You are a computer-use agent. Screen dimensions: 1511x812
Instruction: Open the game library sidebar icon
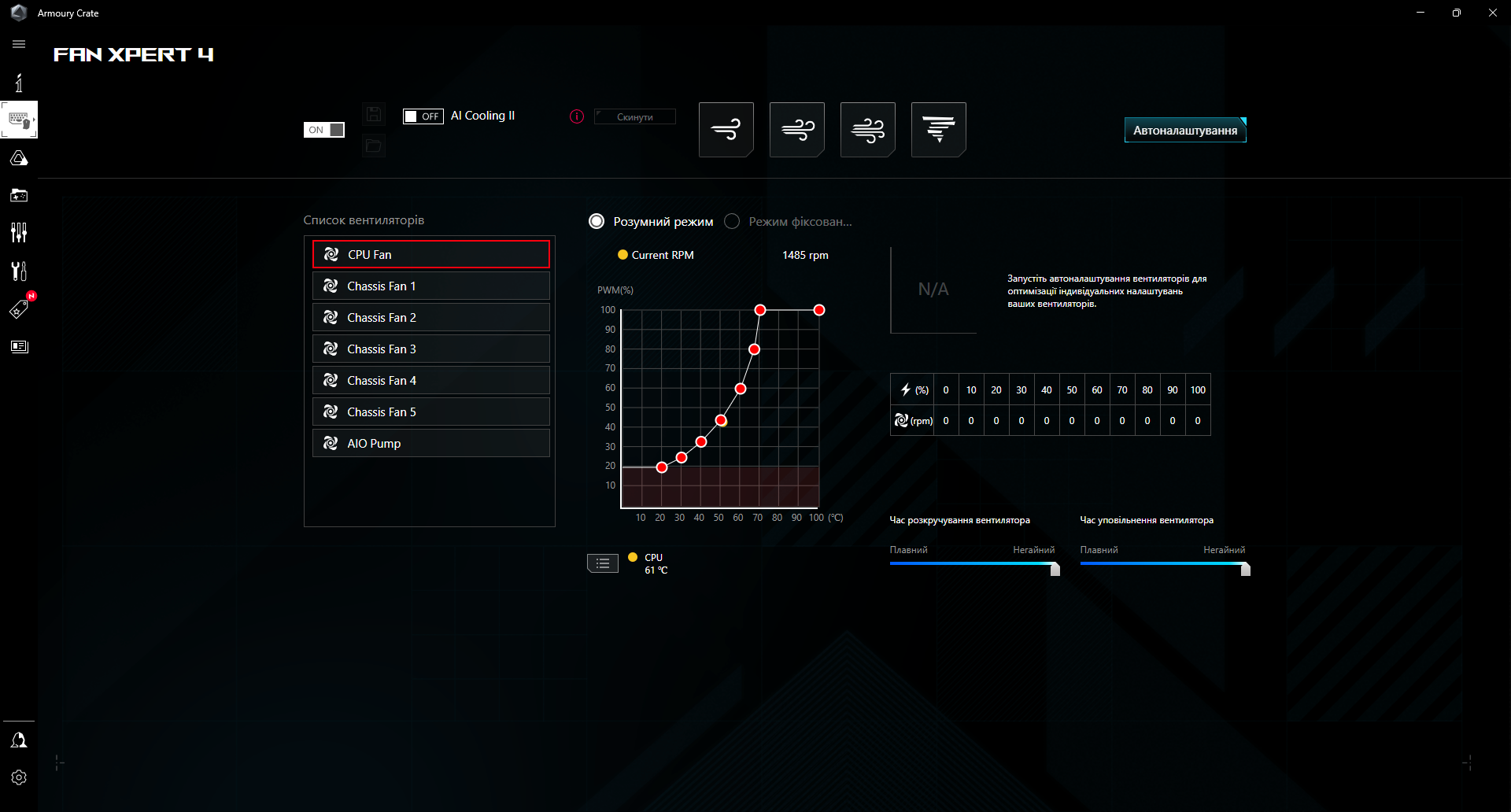pos(19,195)
